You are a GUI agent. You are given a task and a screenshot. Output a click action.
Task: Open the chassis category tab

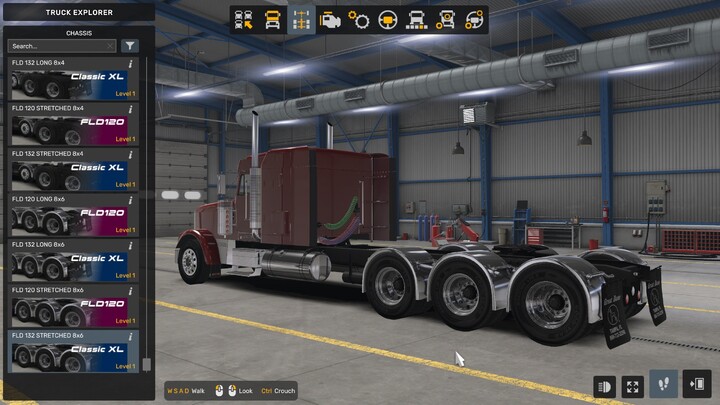pyautogui.click(x=301, y=20)
